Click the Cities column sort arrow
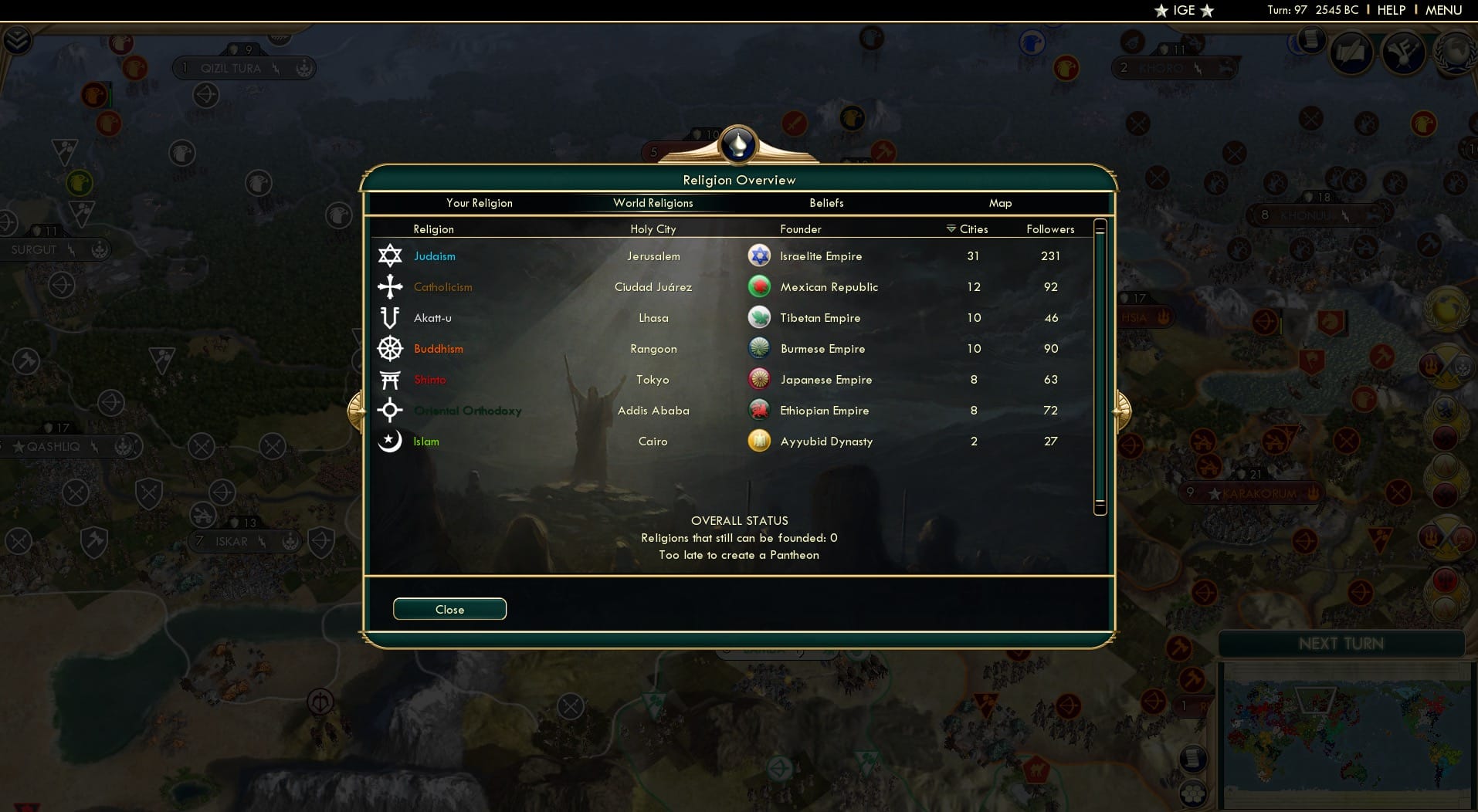The width and height of the screenshot is (1478, 812). tap(949, 228)
